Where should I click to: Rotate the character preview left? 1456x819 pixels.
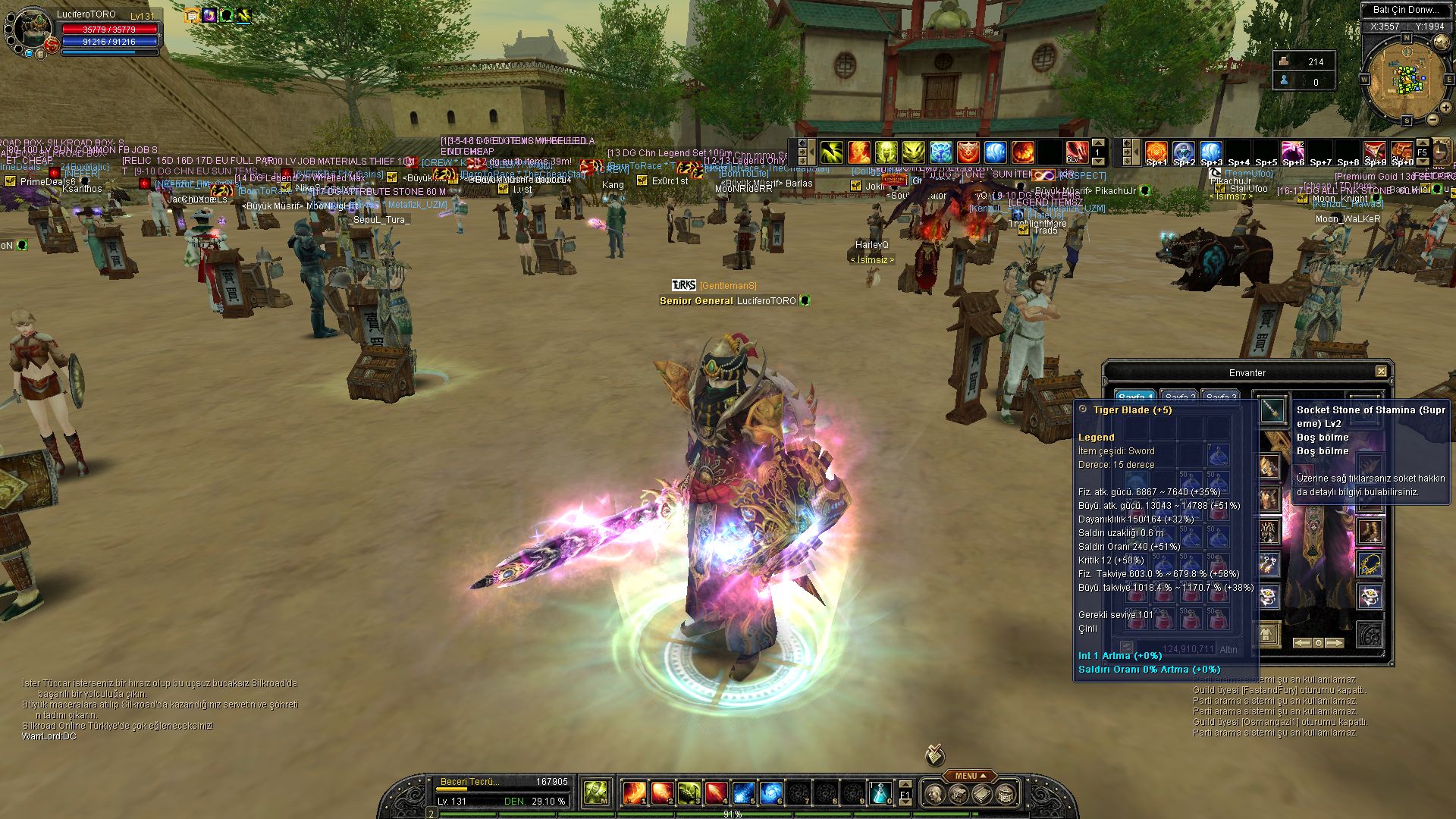[x=1302, y=643]
